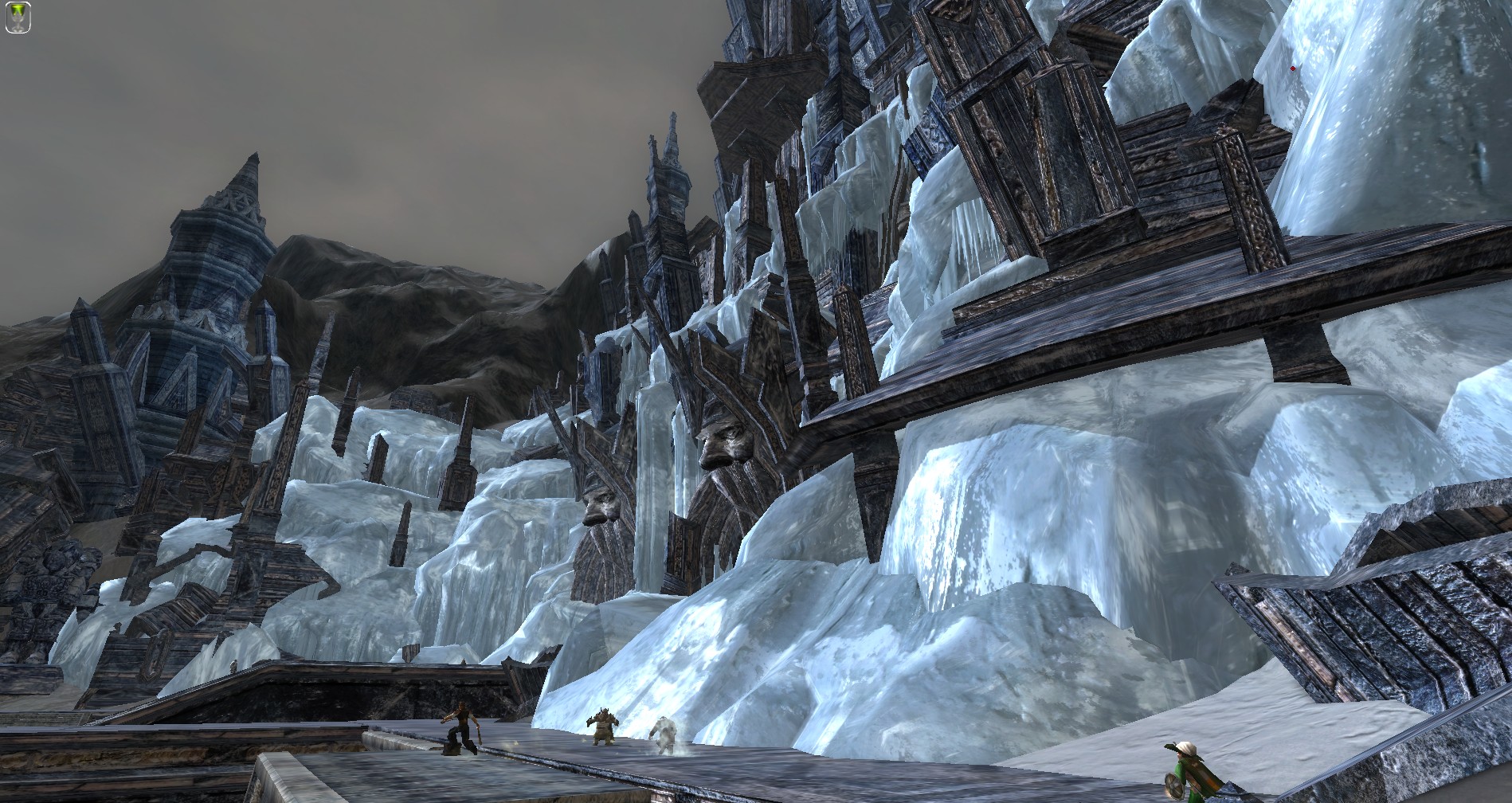Click the green goblet icon
The height and width of the screenshot is (803, 1512).
click(18, 18)
